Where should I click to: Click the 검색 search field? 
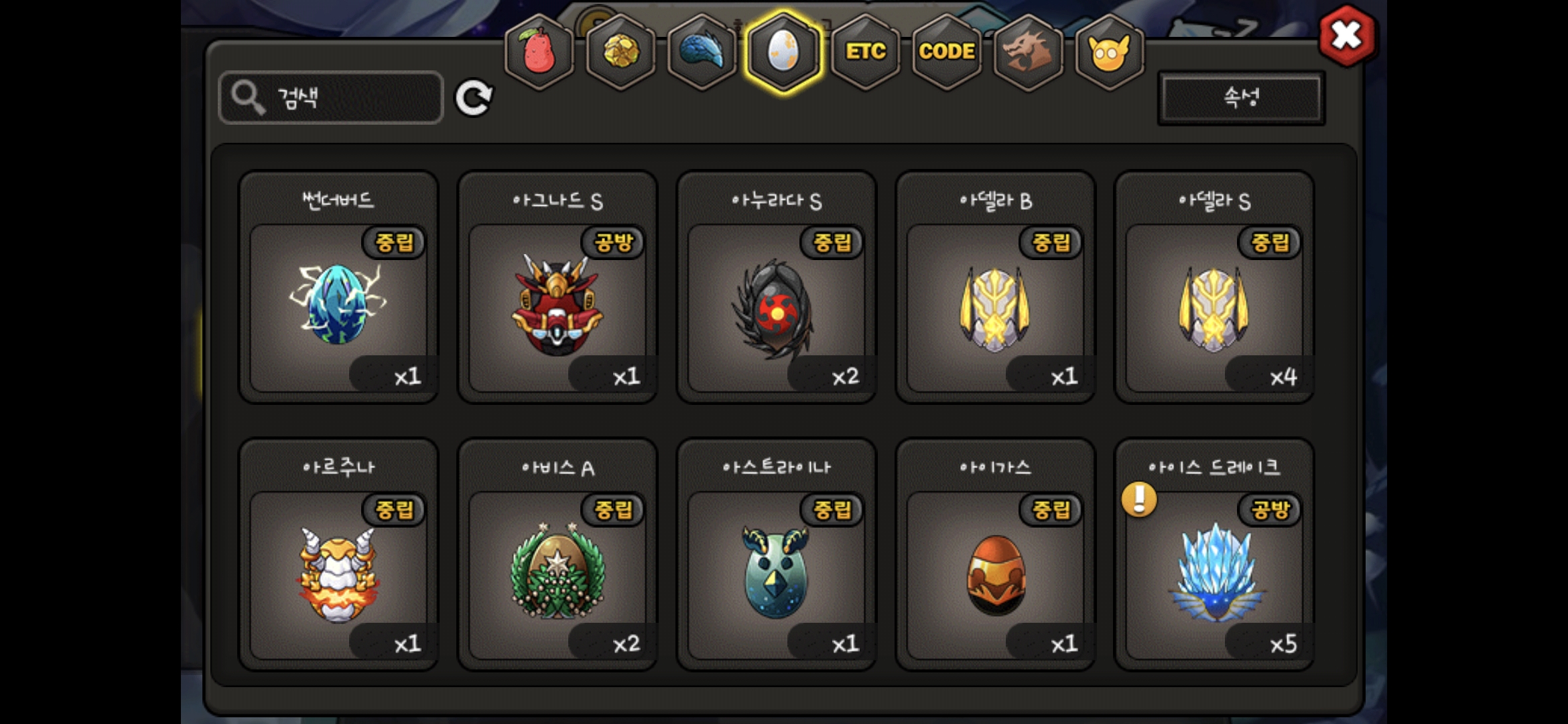pos(331,98)
